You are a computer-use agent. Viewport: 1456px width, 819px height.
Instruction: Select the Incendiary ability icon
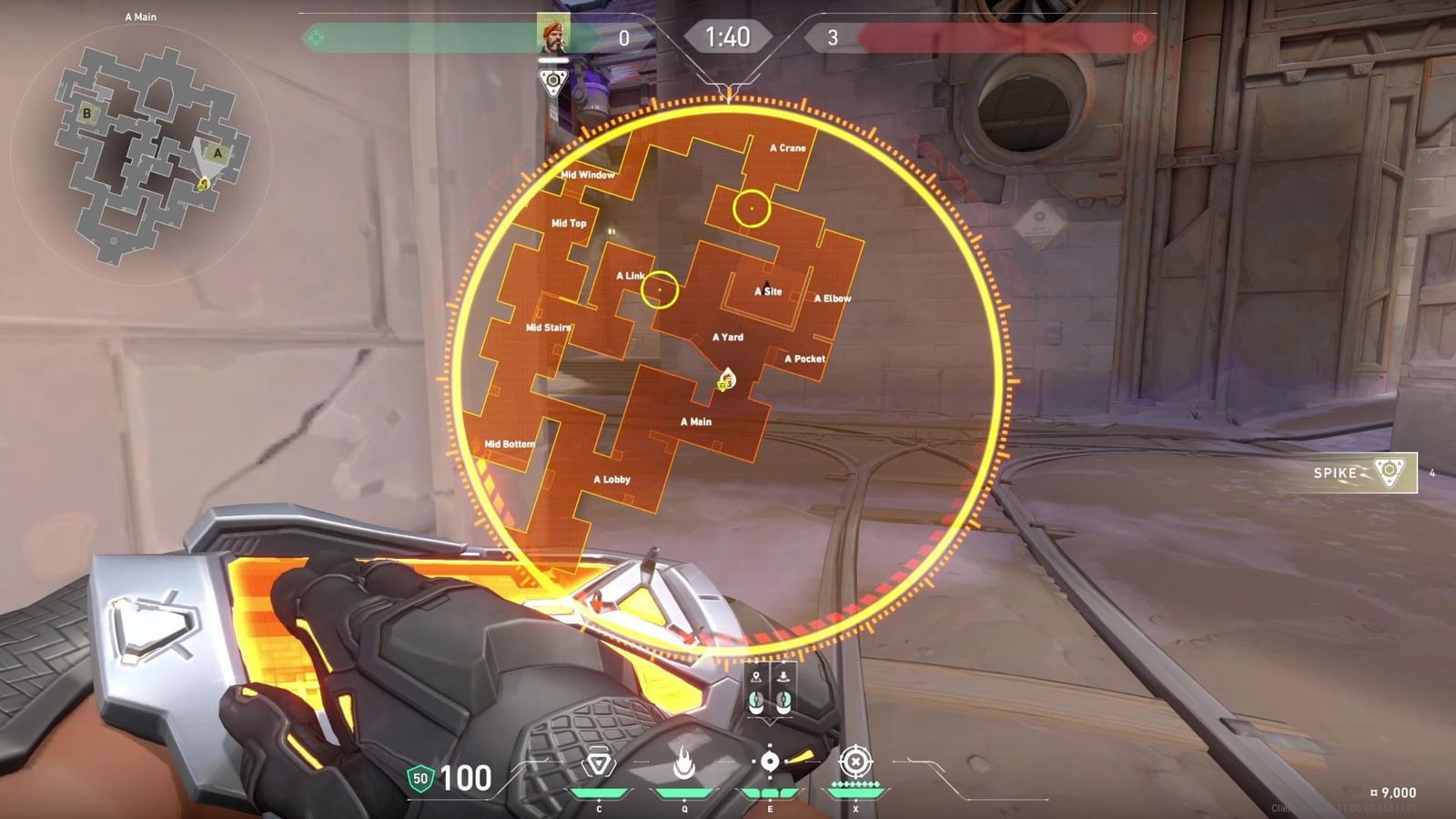[685, 761]
